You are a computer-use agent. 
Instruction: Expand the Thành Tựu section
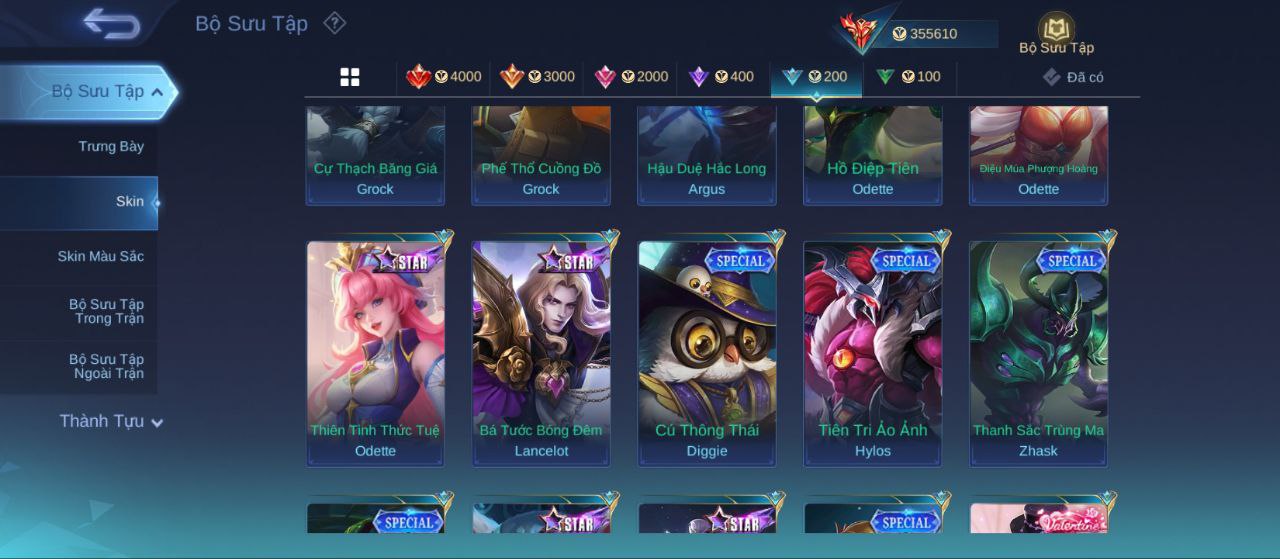point(110,421)
